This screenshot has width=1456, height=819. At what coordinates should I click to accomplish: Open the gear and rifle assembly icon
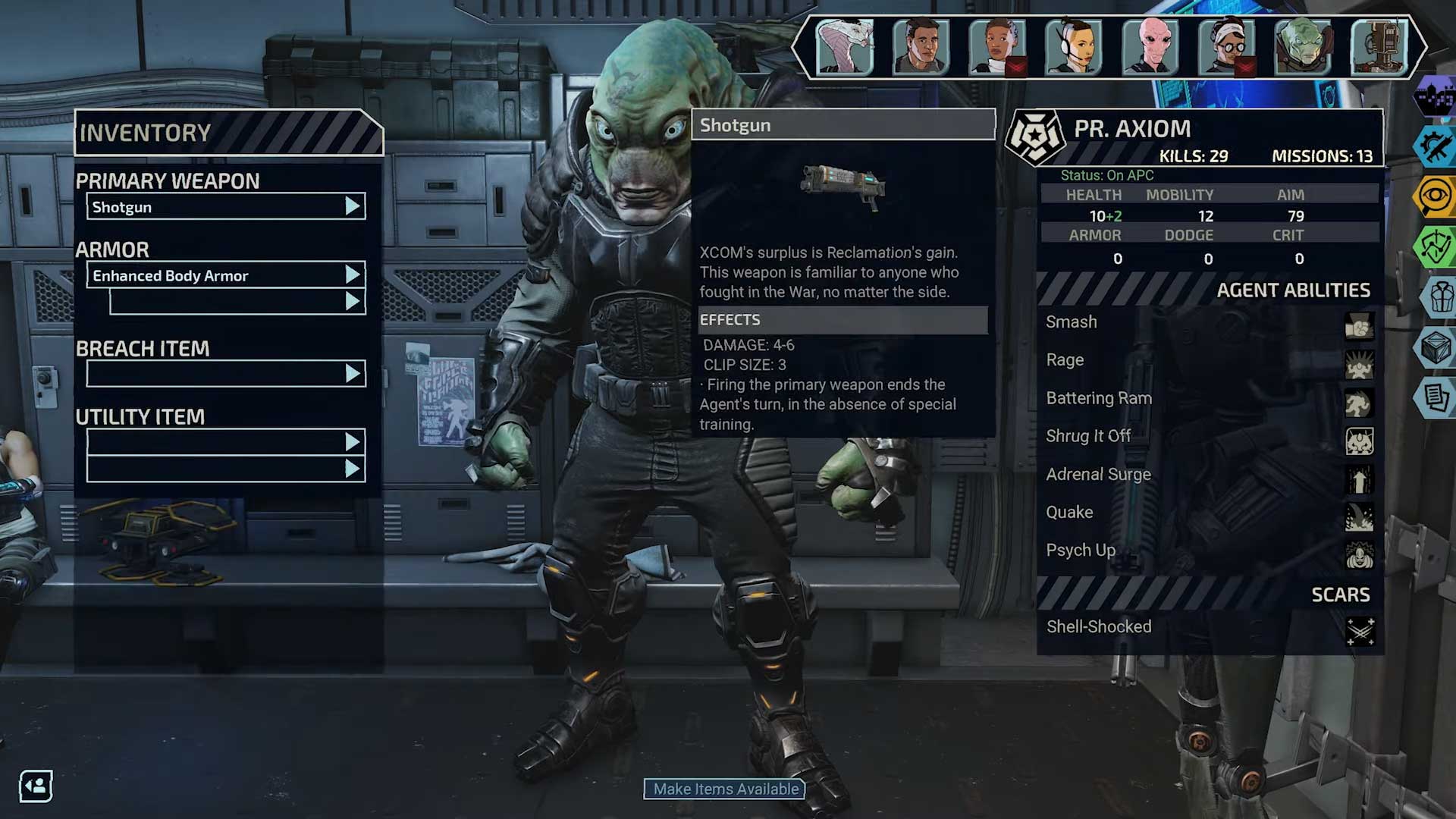click(x=1436, y=146)
